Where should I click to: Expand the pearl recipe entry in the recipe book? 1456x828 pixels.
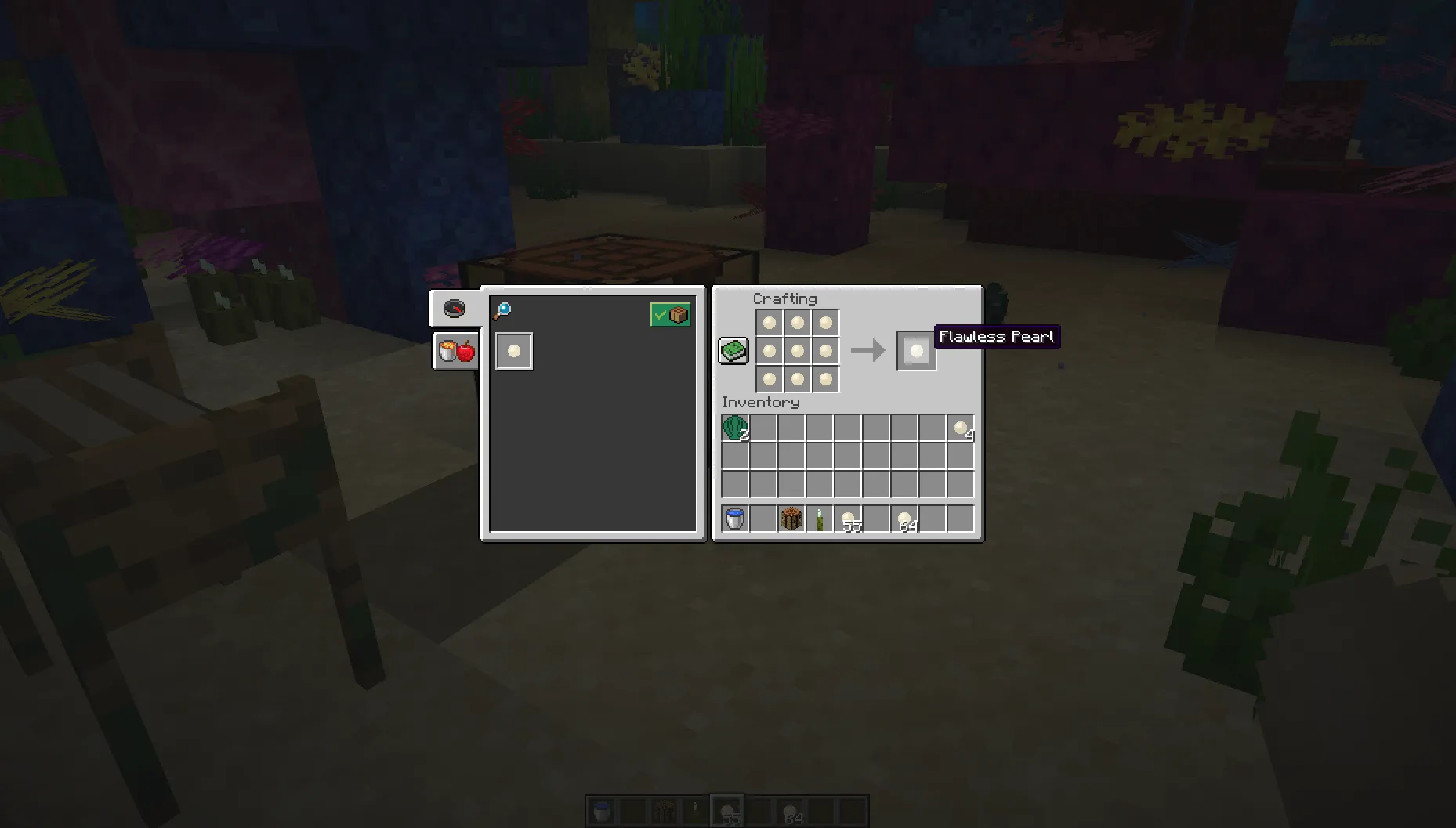point(514,350)
